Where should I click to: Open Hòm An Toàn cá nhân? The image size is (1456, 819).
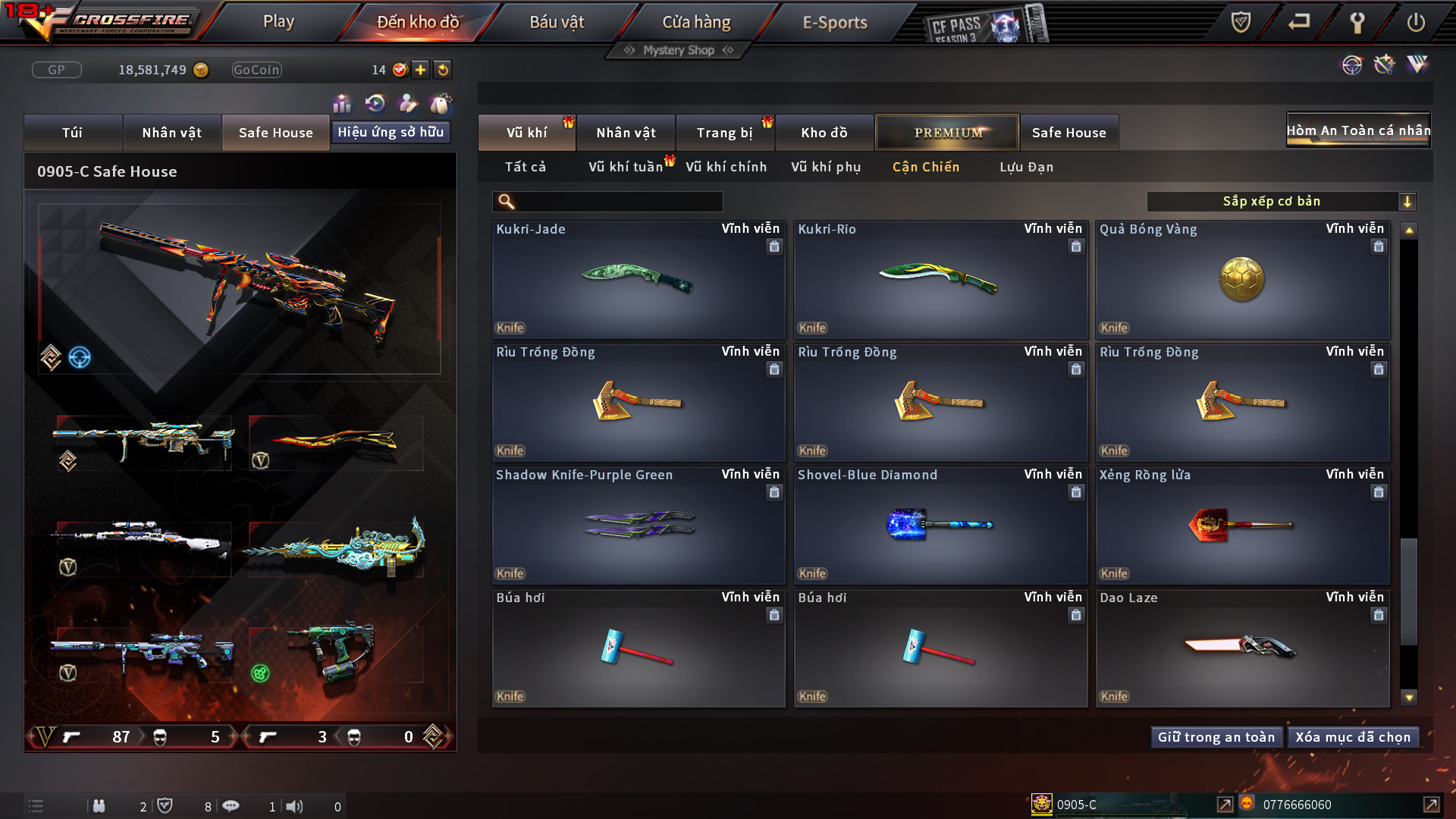point(1358,130)
